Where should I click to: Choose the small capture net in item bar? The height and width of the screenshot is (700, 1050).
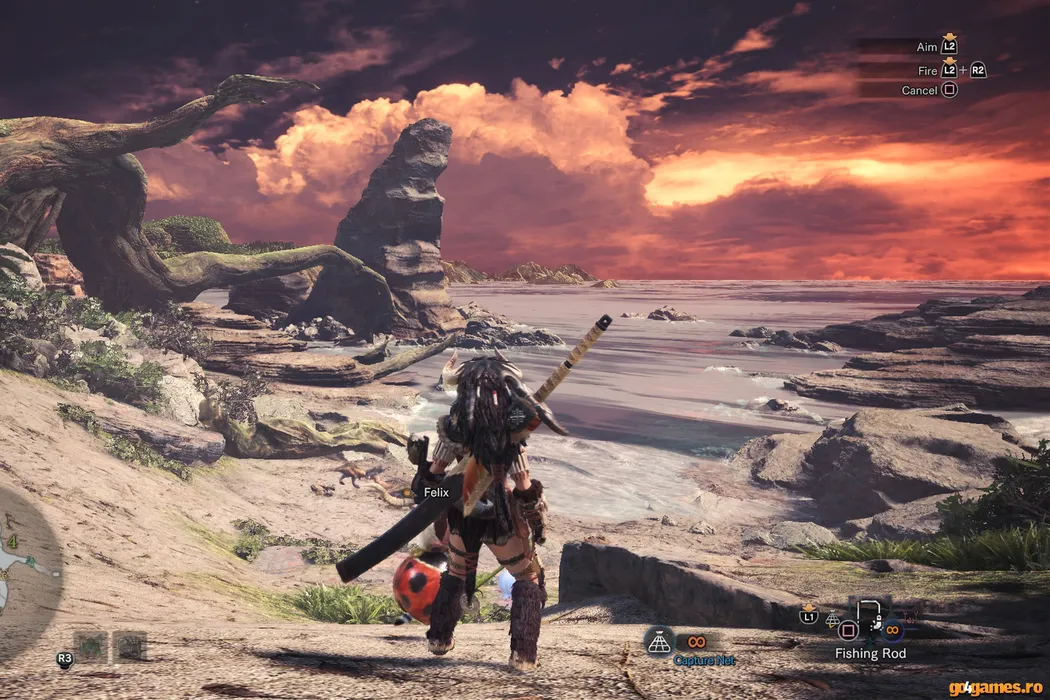click(832, 620)
